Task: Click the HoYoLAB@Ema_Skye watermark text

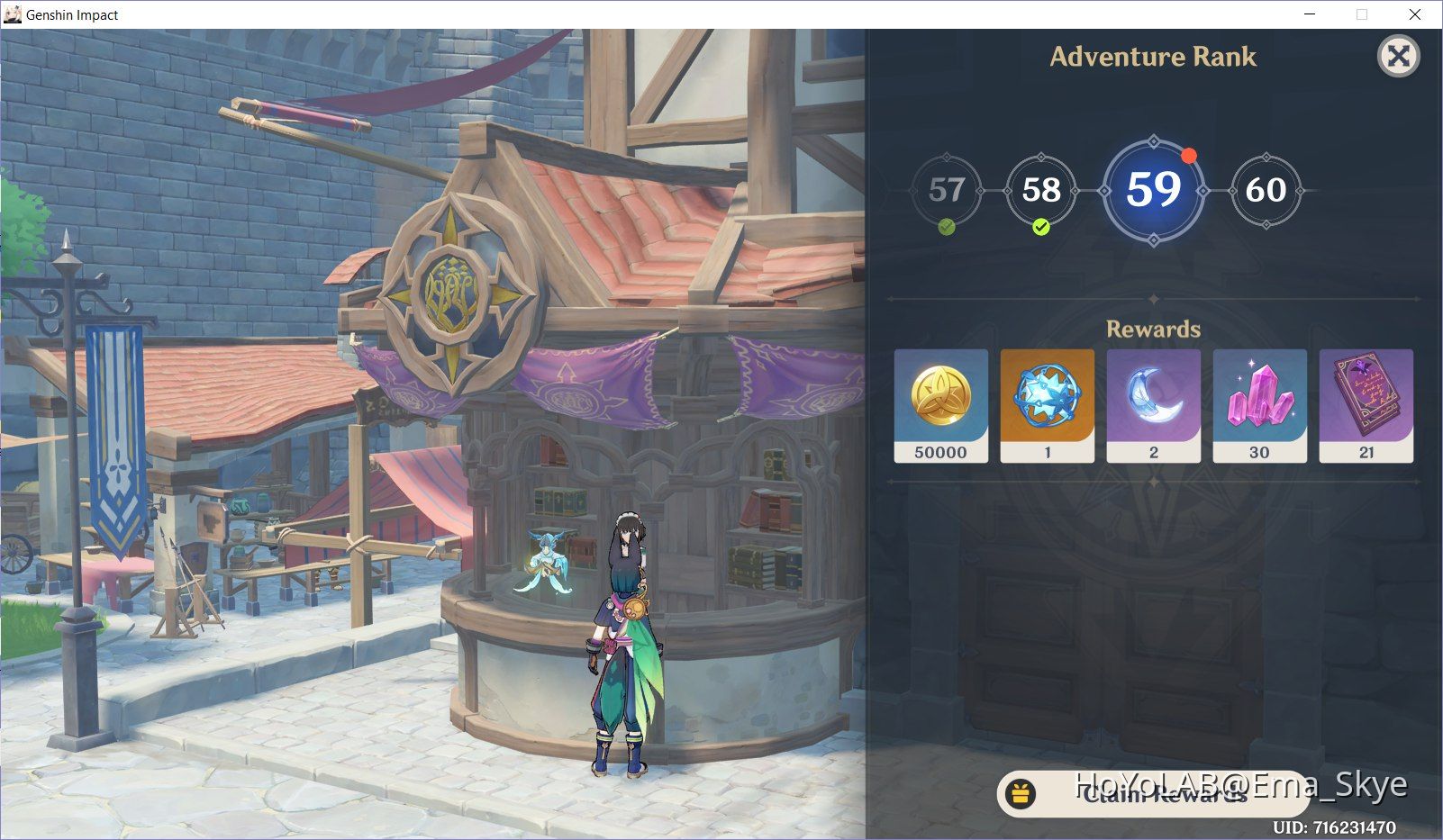Action: click(1242, 784)
